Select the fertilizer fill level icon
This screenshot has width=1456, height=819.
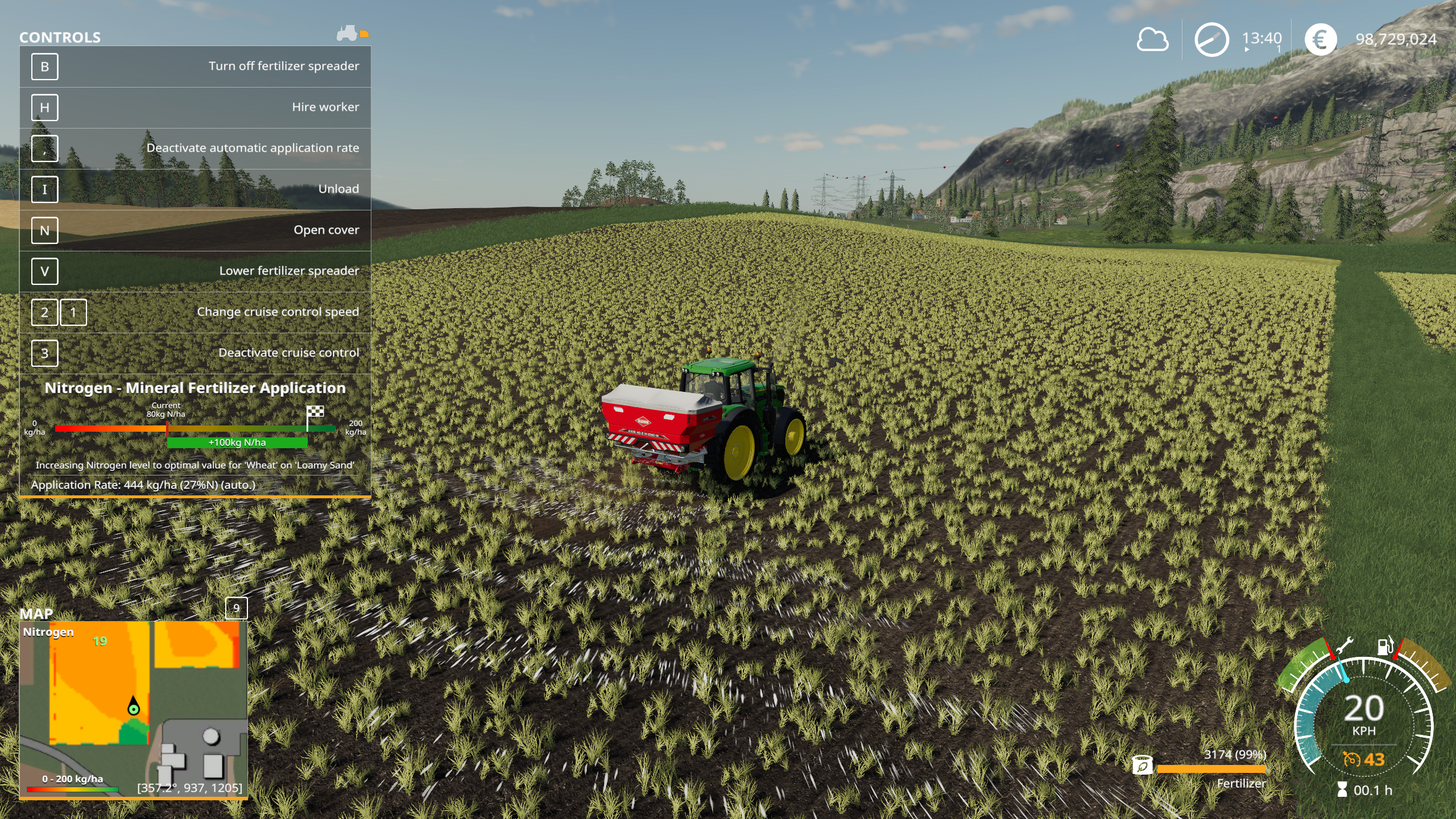[x=1142, y=765]
